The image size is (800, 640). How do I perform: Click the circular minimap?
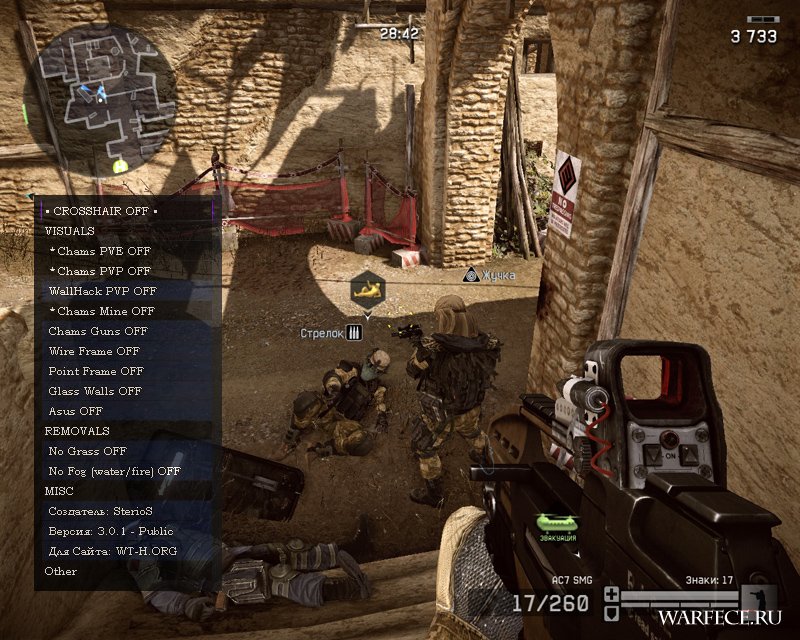[100, 97]
